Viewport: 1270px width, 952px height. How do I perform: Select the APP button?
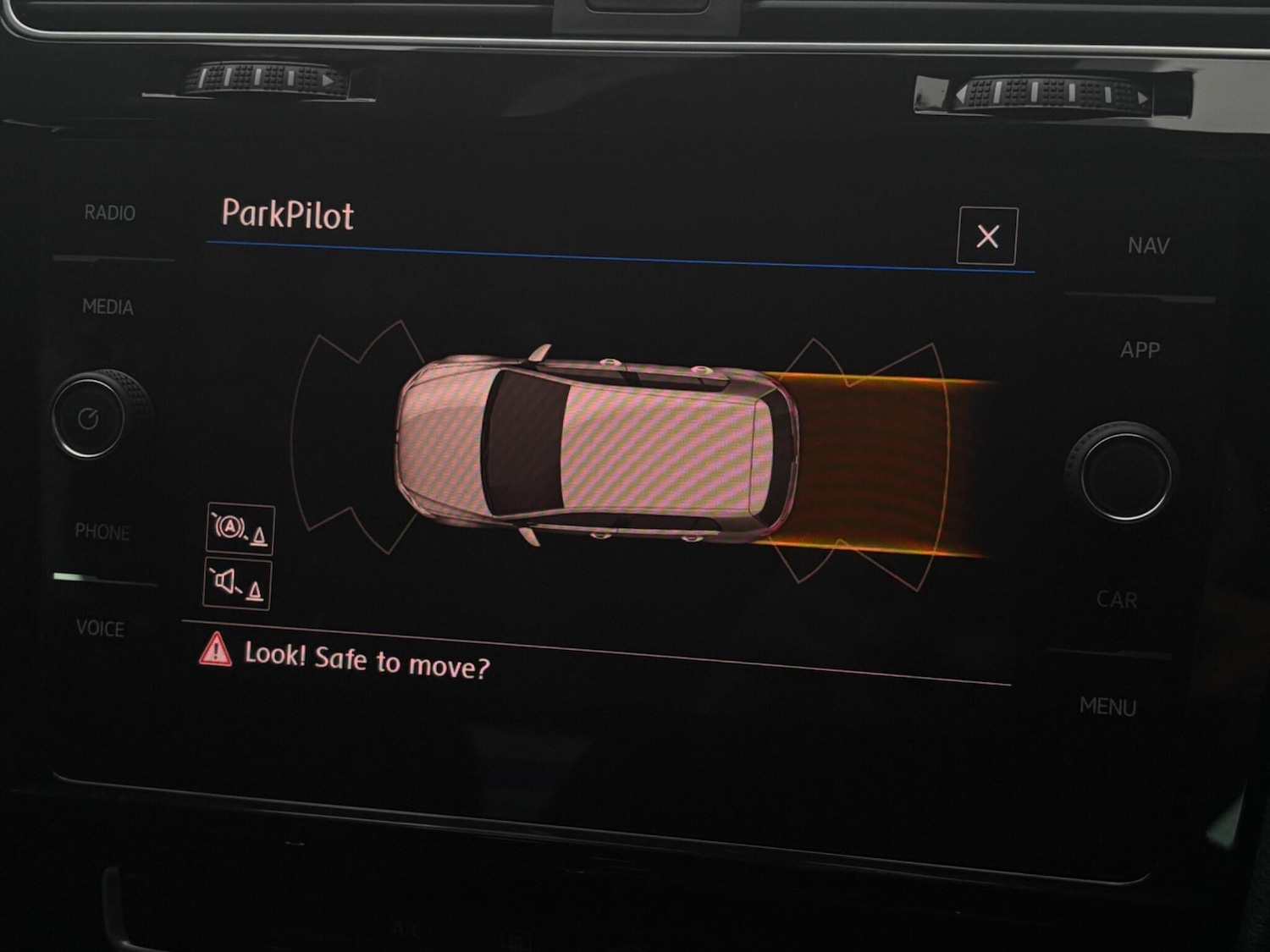1140,350
